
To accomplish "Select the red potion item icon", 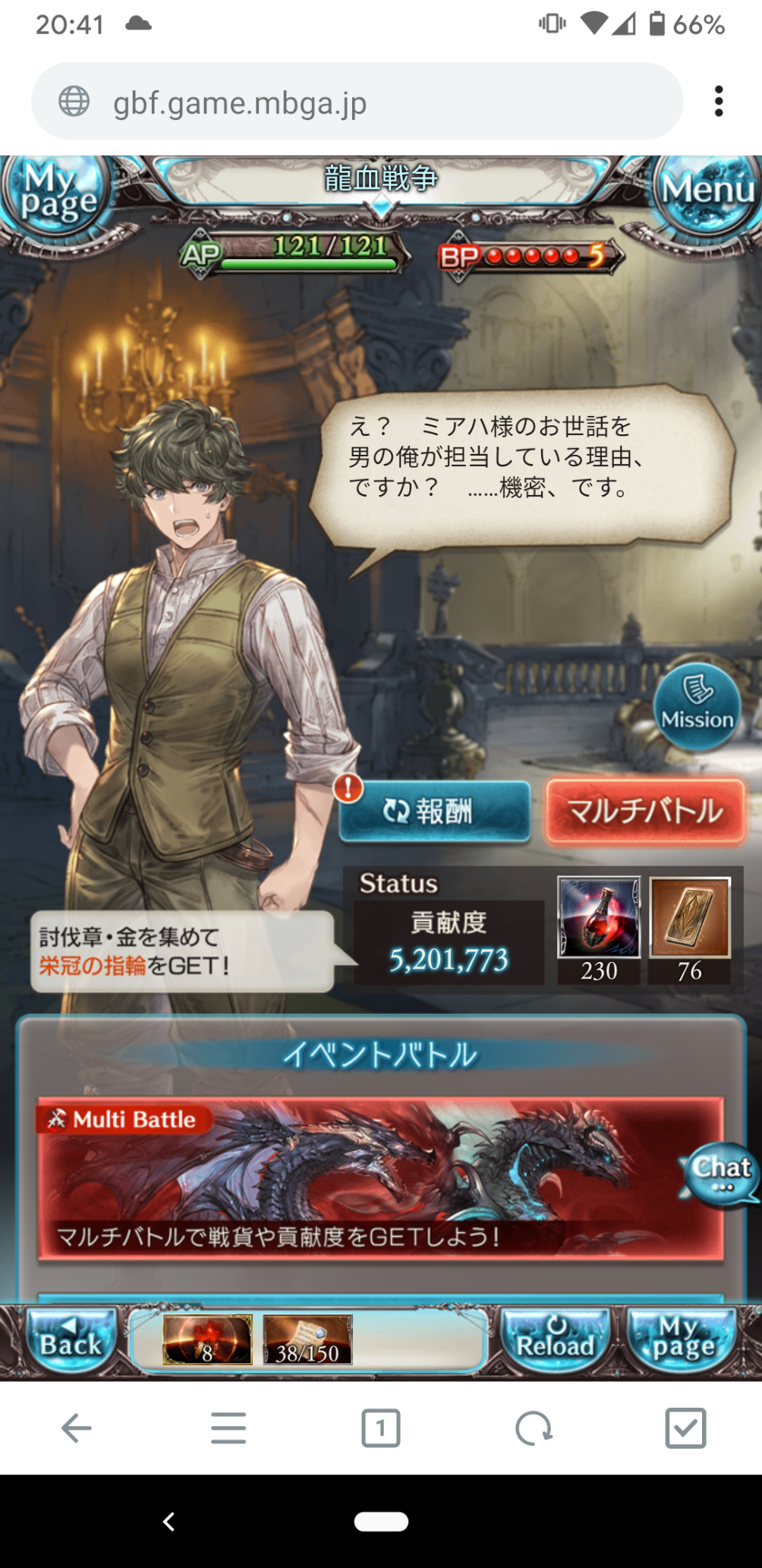I will tap(599, 917).
